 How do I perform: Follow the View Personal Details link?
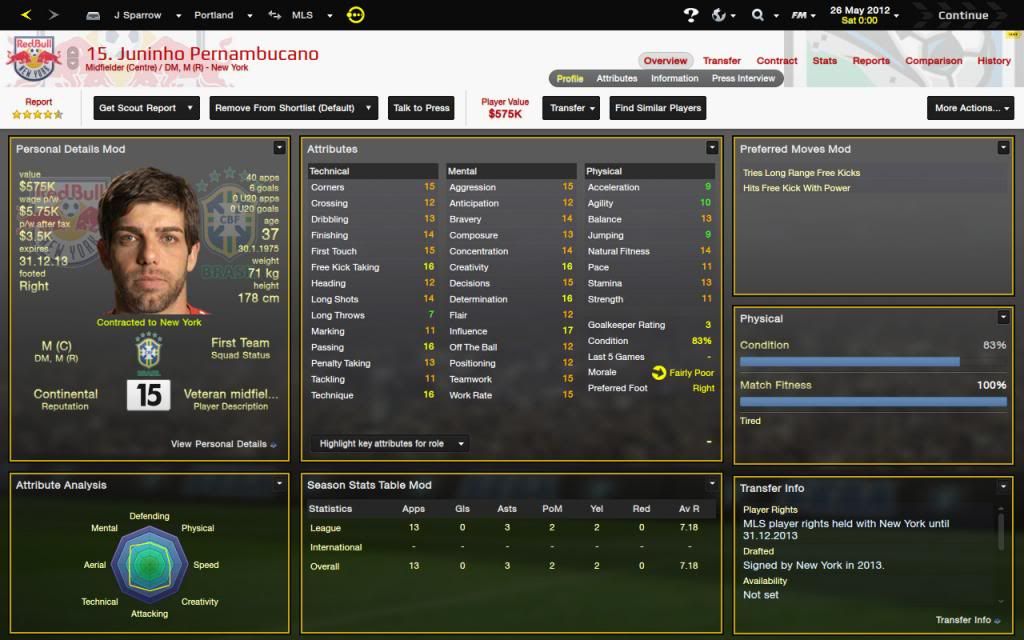pos(223,444)
